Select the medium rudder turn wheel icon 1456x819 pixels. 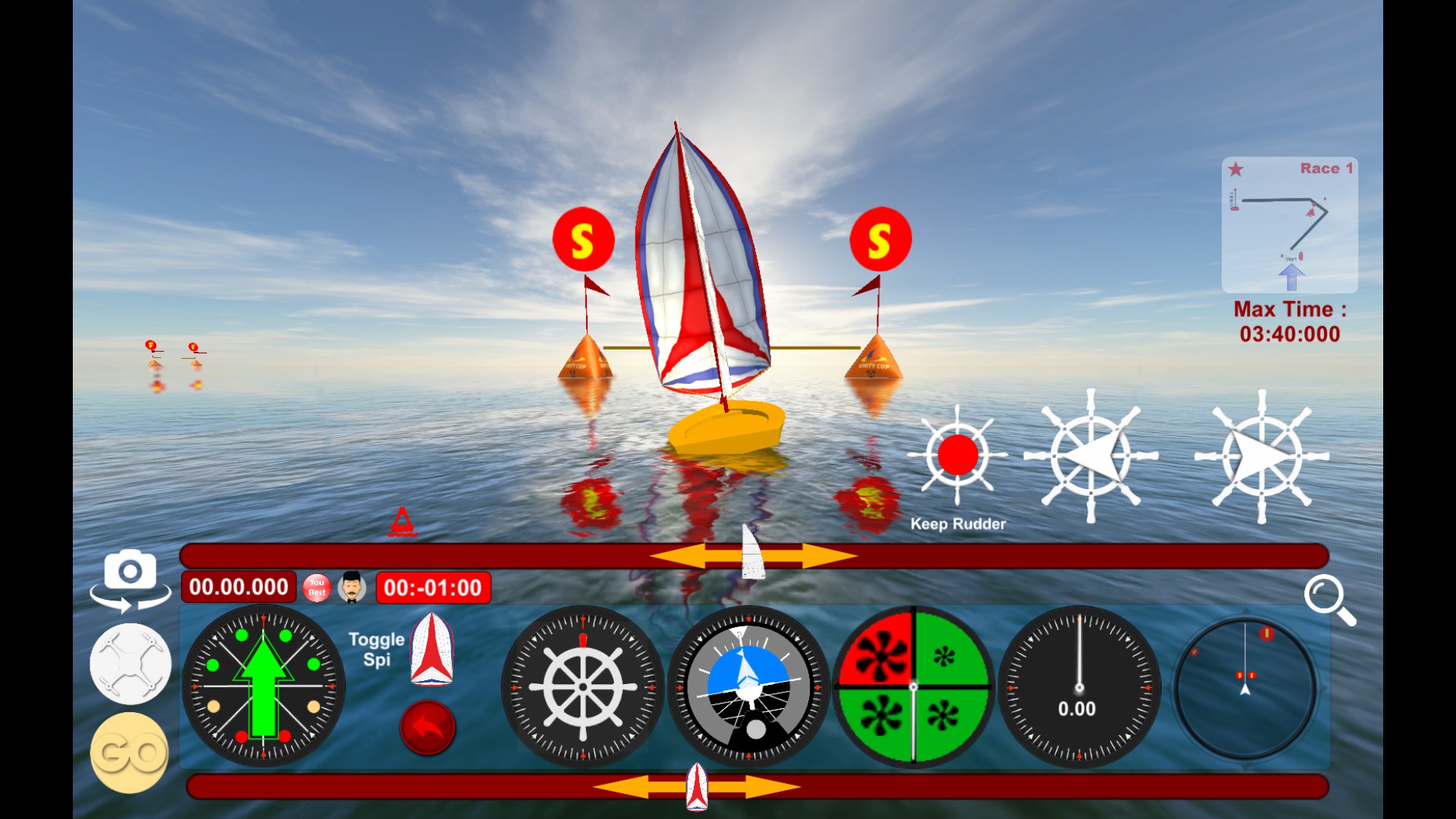pyautogui.click(x=1092, y=455)
